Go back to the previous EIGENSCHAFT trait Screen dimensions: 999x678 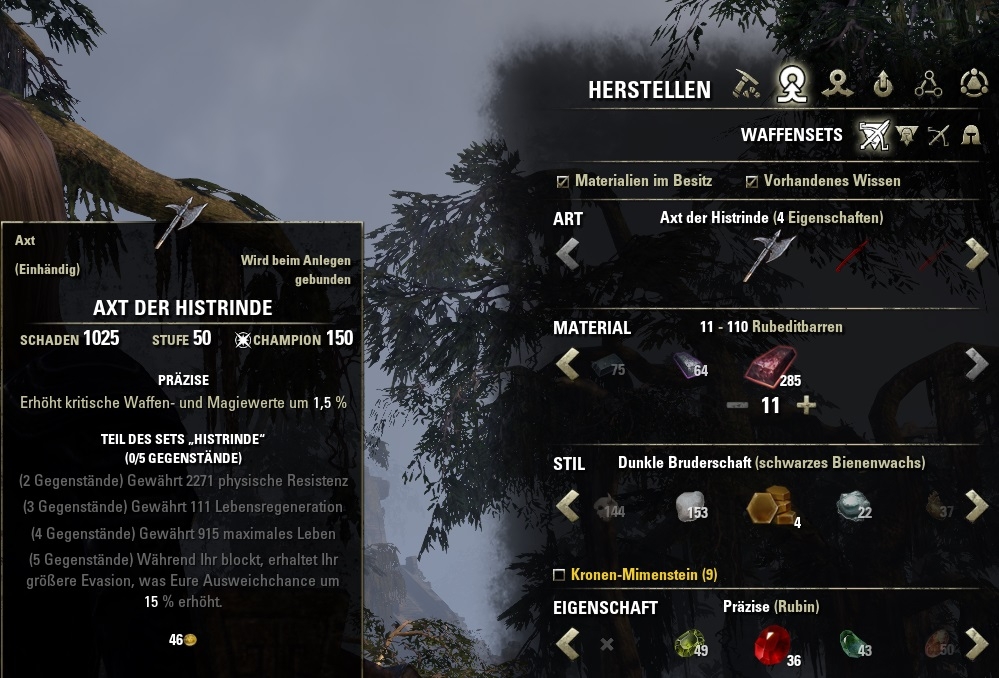[x=567, y=643]
